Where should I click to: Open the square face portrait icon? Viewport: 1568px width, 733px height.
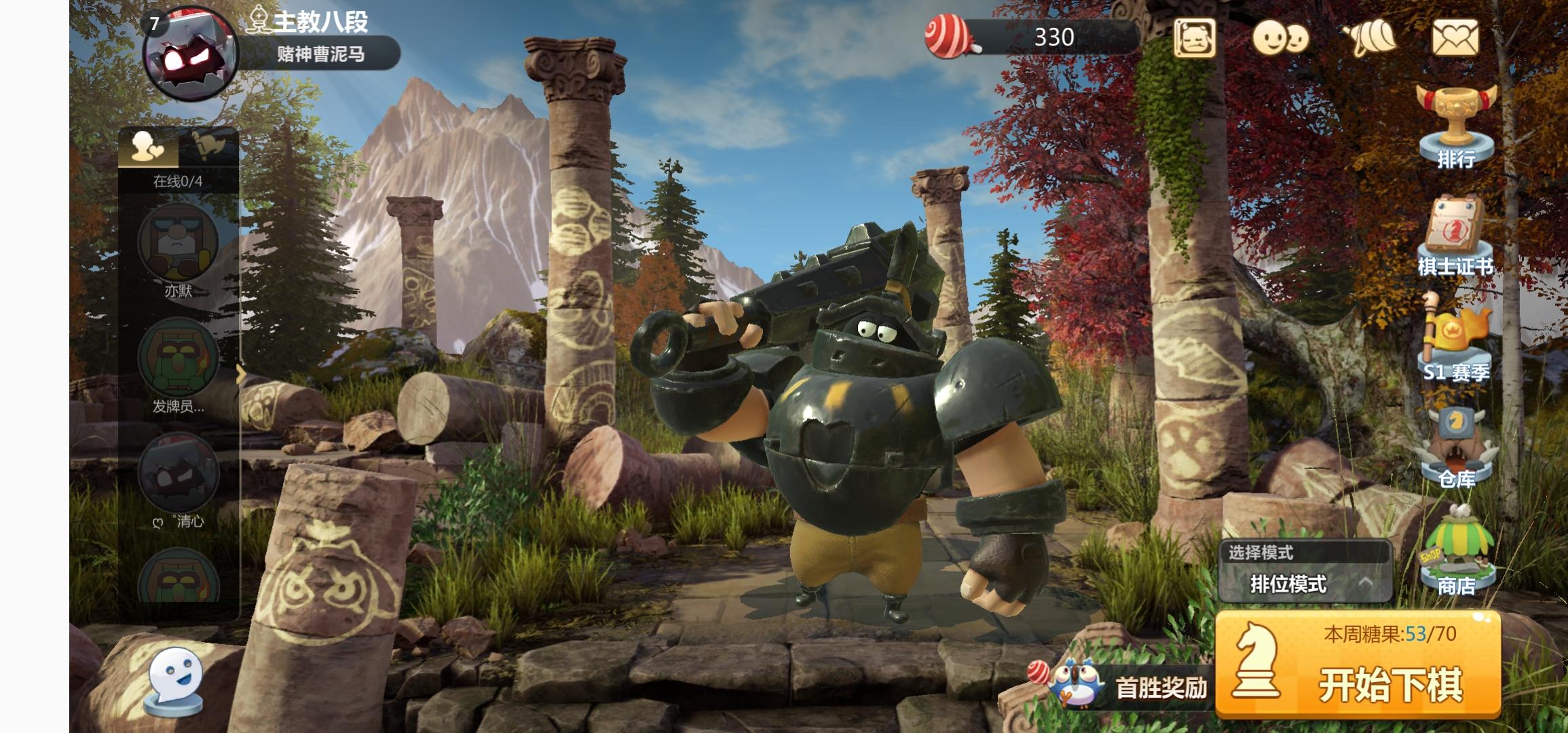click(1195, 37)
